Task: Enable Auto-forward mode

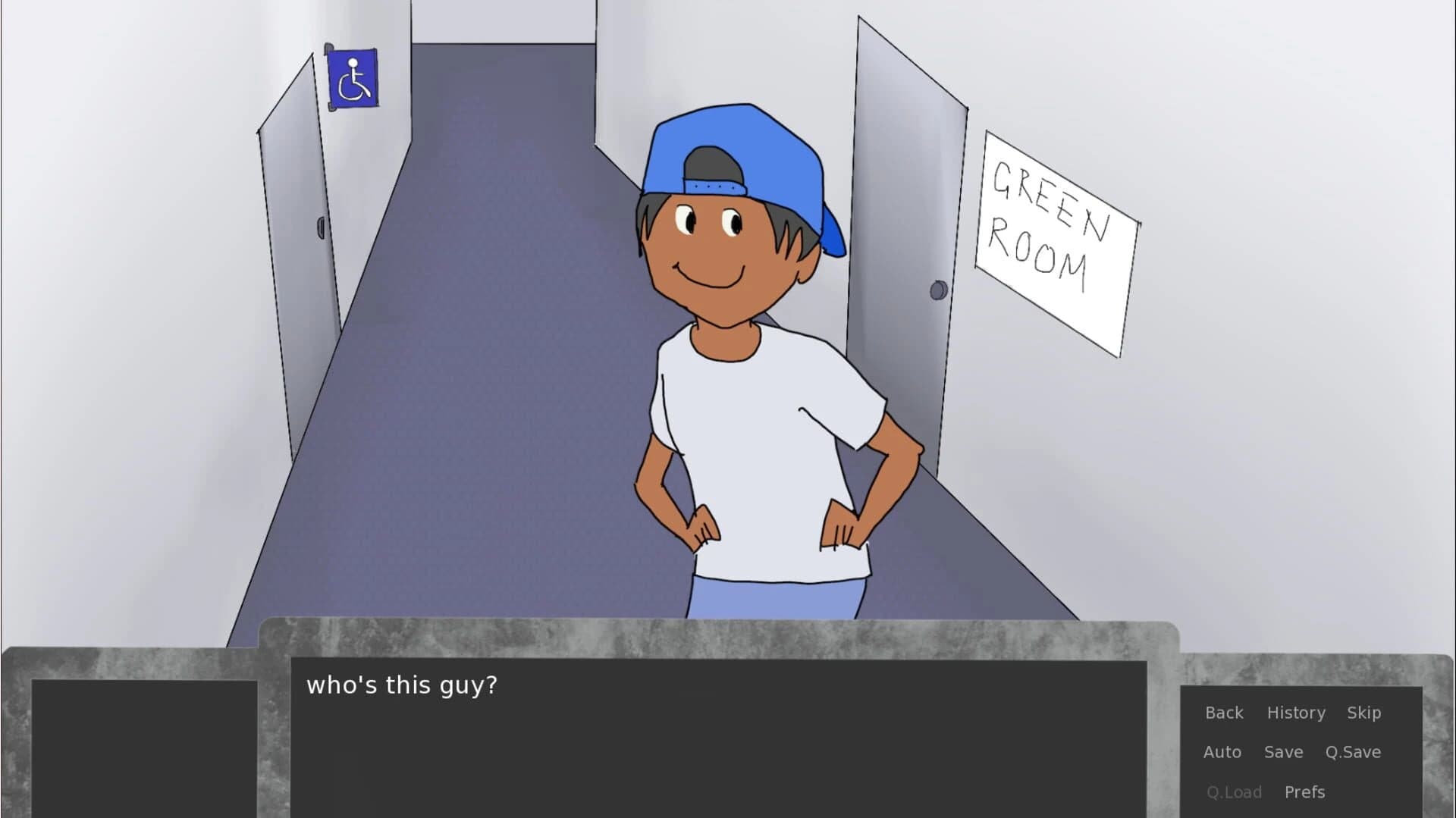Action: [1222, 752]
